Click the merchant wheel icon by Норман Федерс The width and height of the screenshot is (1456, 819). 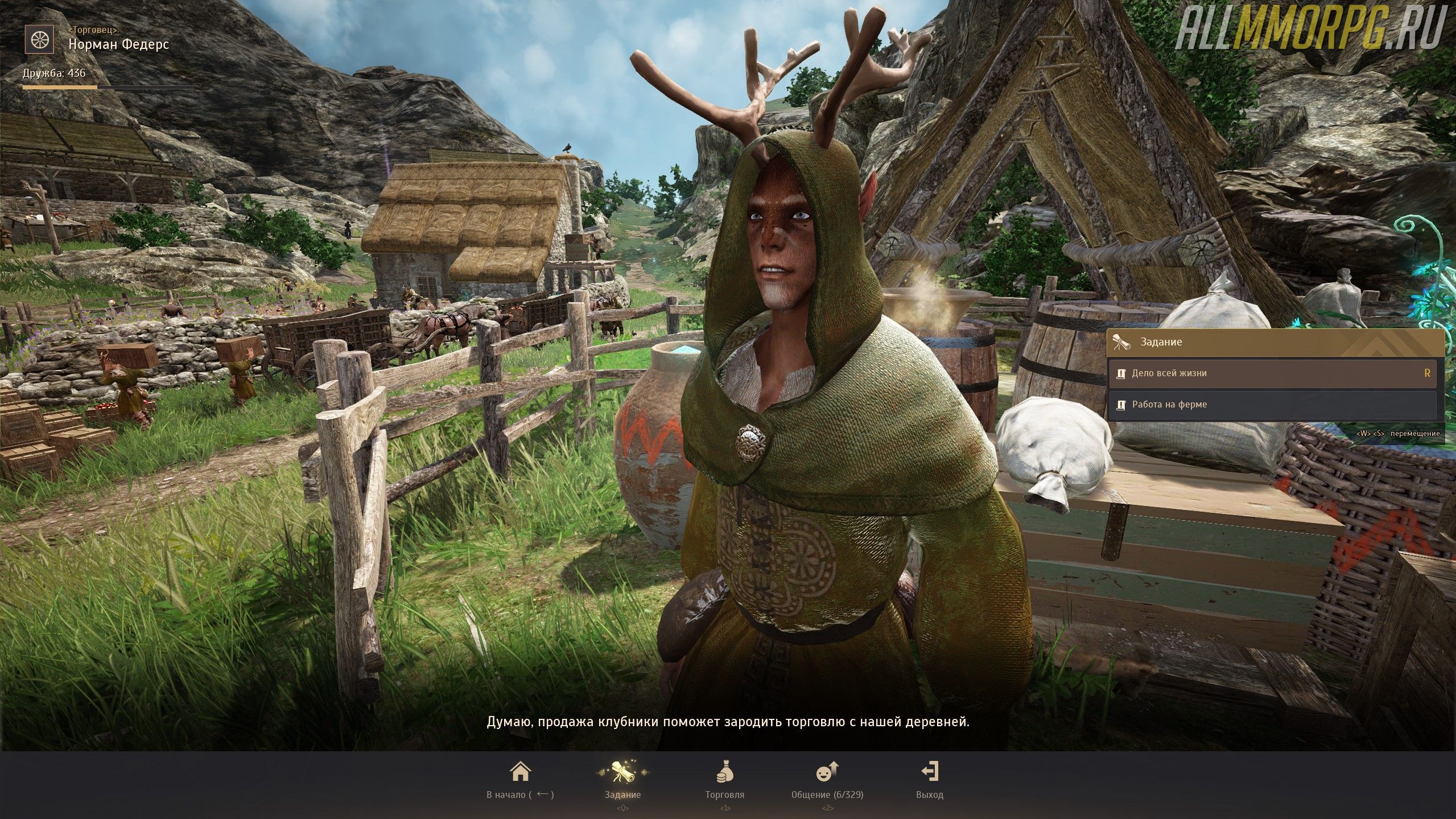pyautogui.click(x=39, y=39)
